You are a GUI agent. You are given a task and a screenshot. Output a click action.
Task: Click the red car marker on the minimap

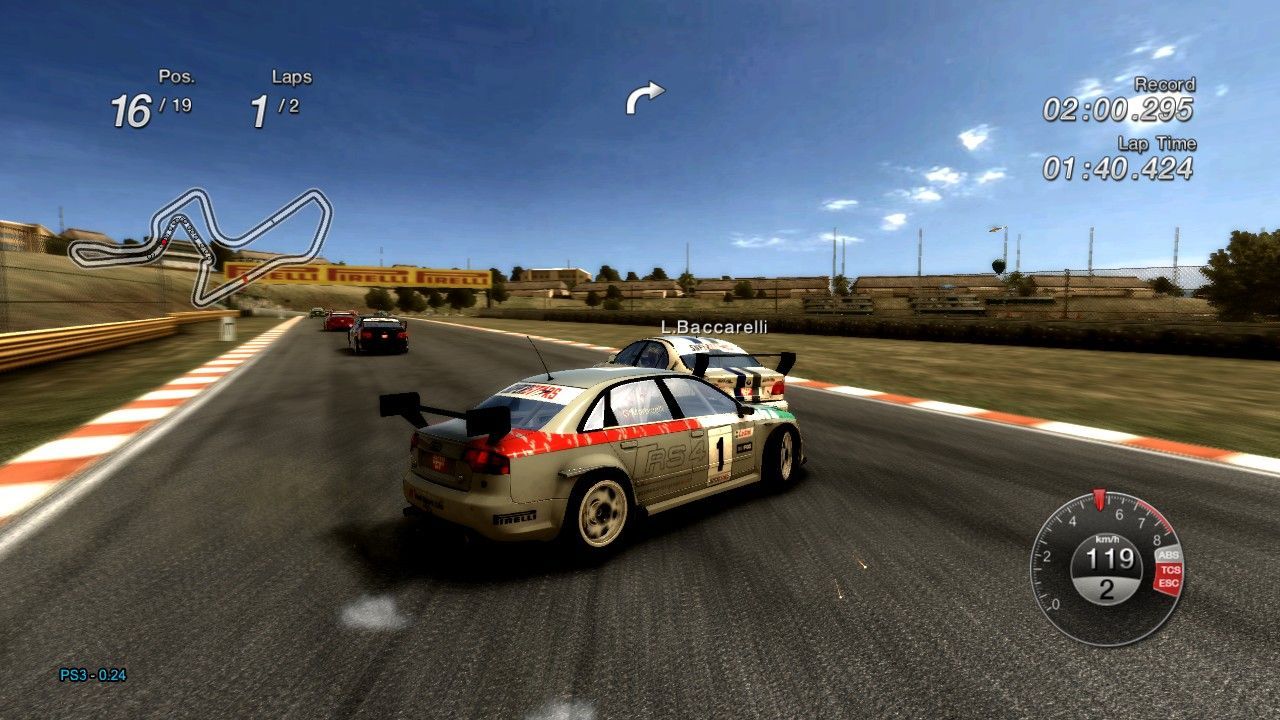pos(163,240)
